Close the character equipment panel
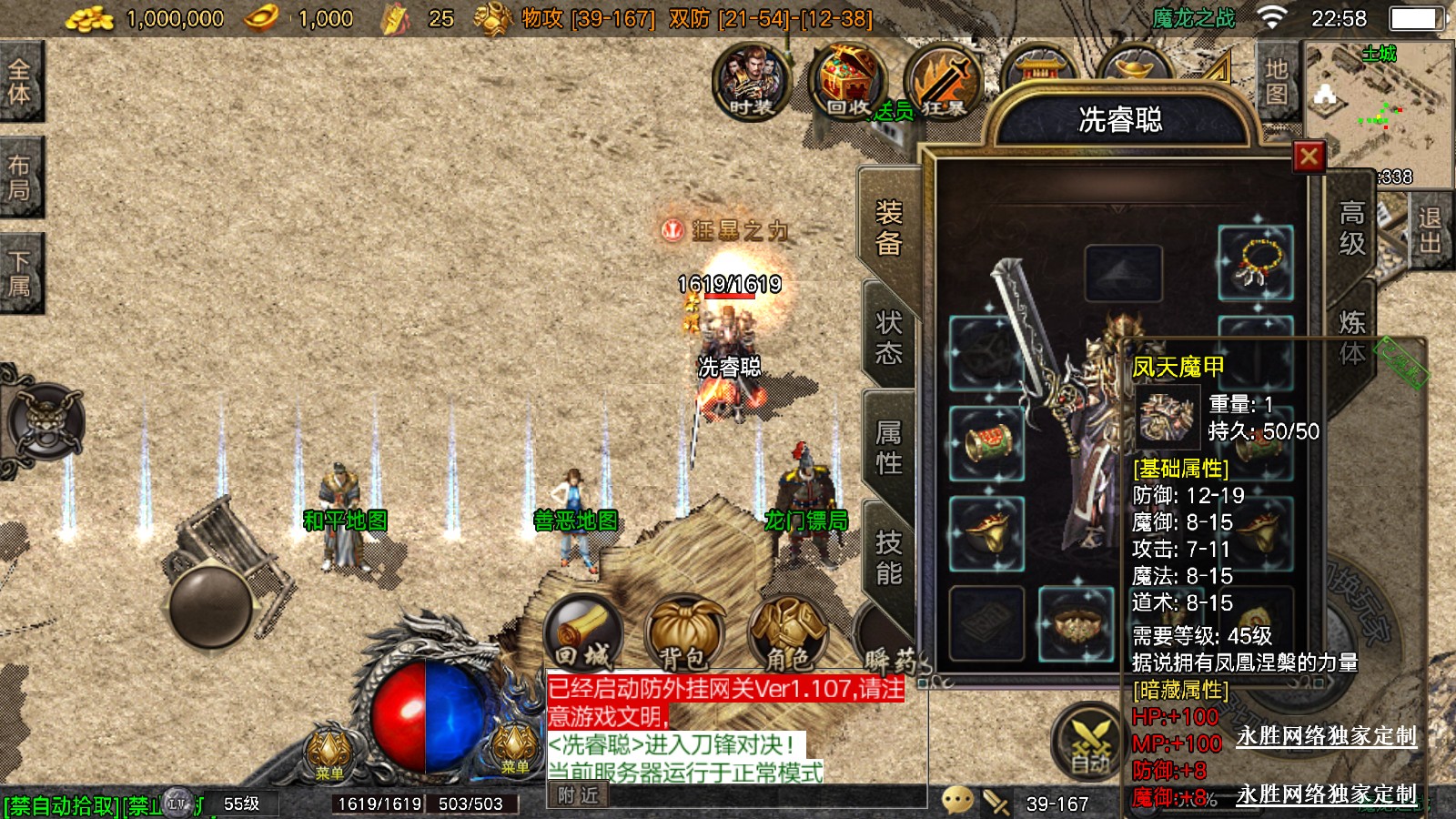Viewport: 1456px width, 819px height. point(1309,157)
